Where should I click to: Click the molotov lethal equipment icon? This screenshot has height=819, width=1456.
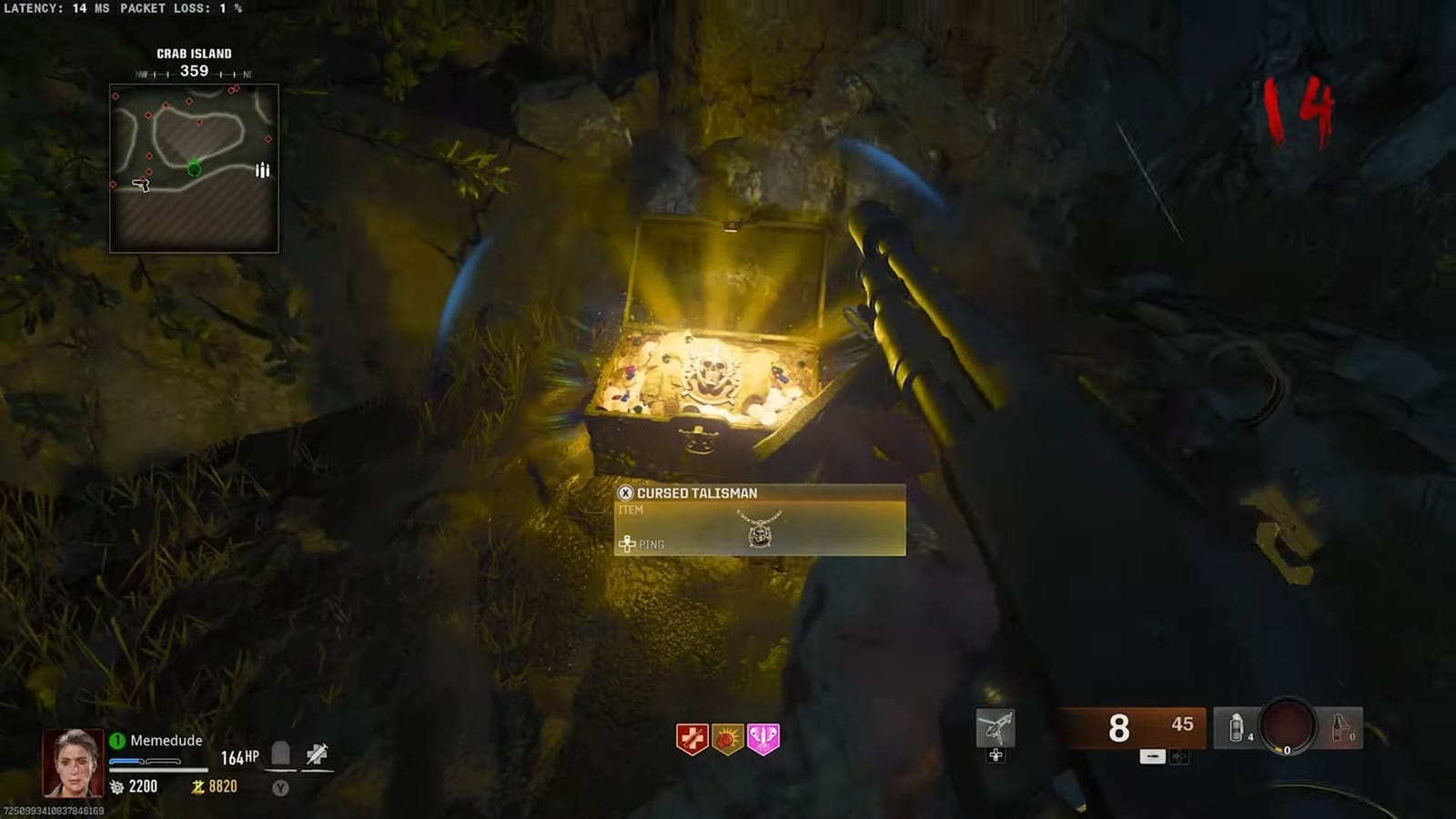tap(1336, 724)
